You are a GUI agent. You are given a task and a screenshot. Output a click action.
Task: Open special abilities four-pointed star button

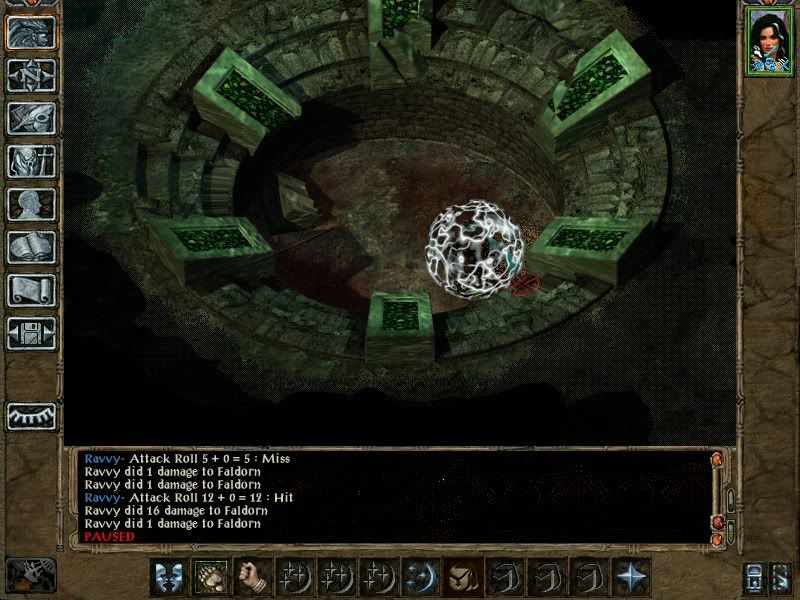click(631, 576)
